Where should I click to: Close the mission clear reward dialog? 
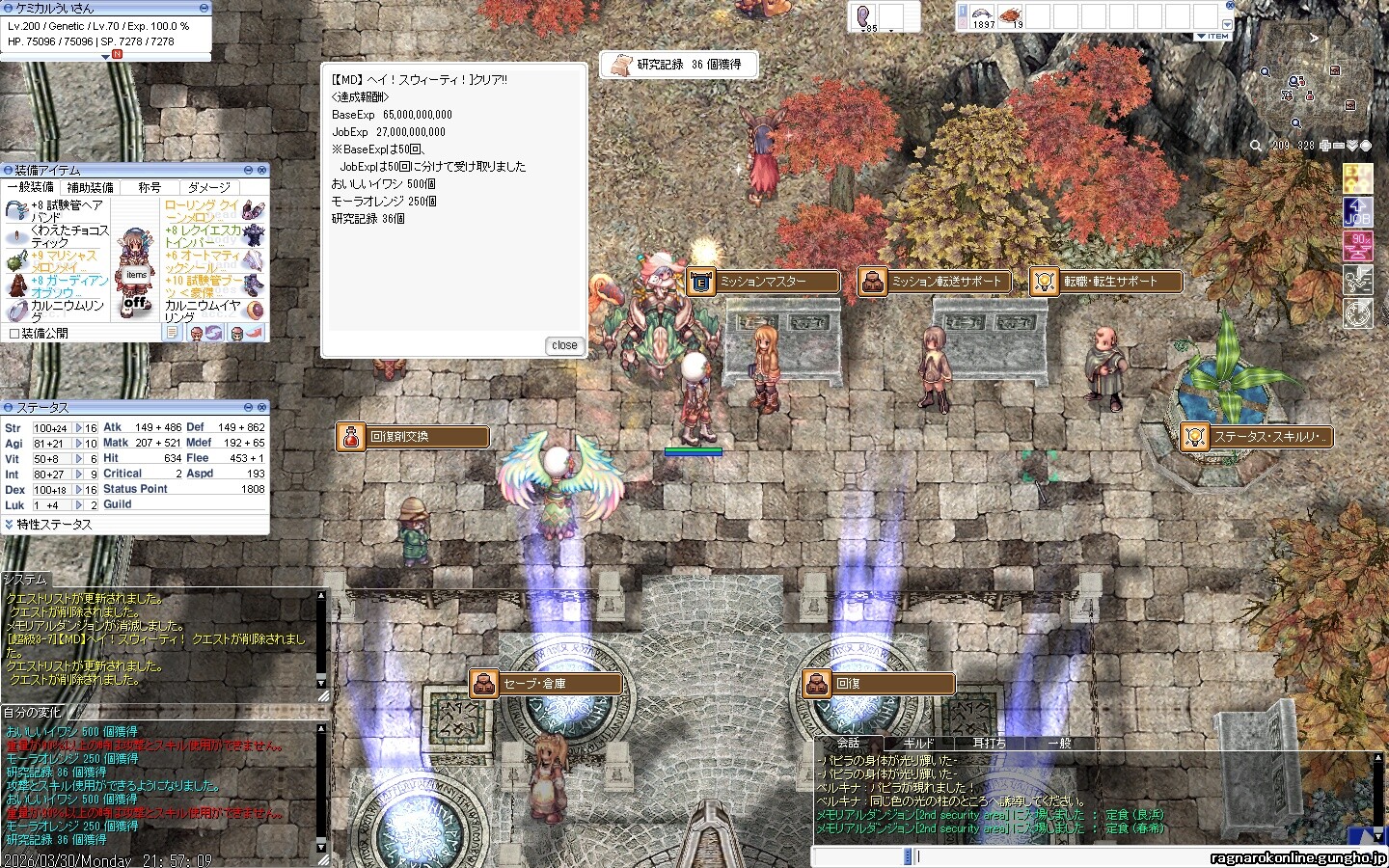[564, 345]
